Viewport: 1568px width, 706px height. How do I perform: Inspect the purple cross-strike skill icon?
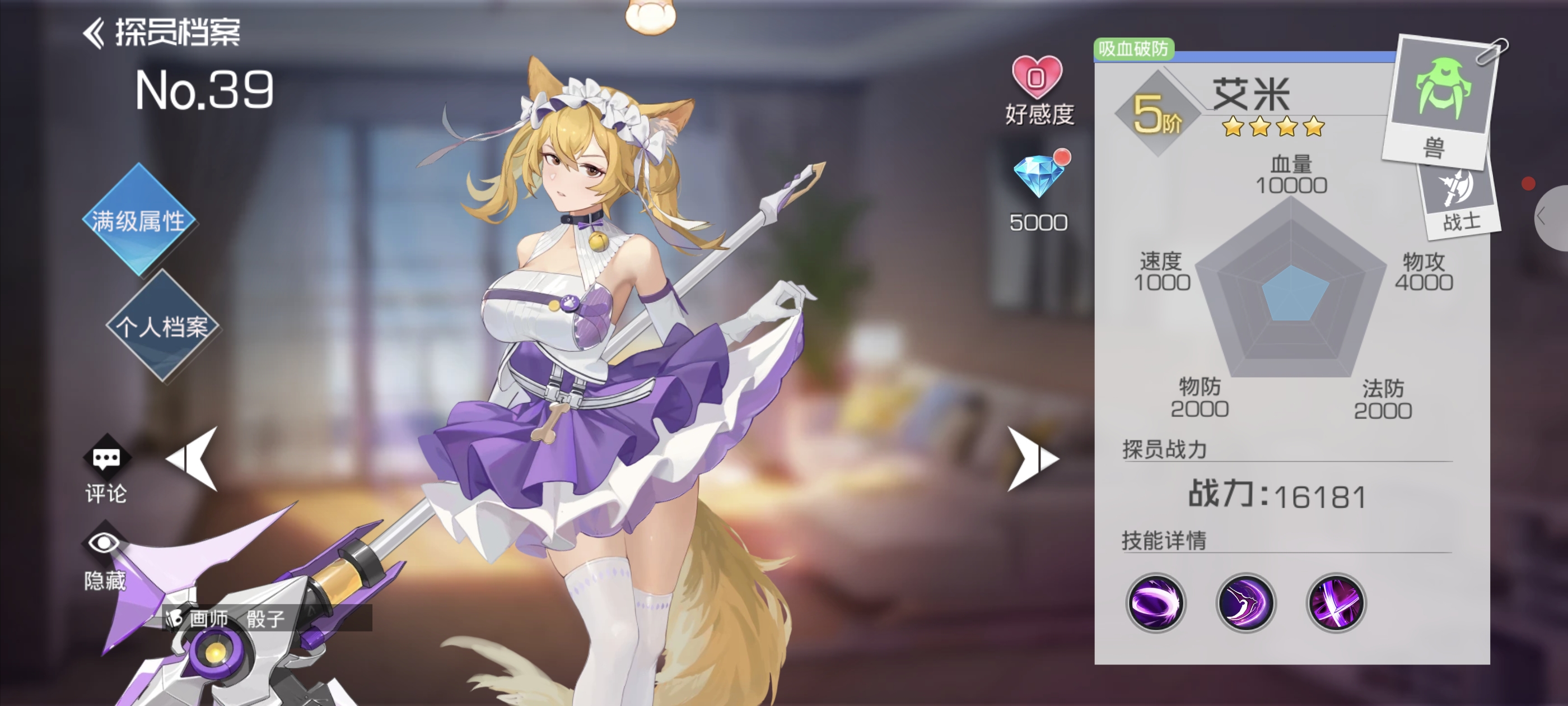[1336, 603]
